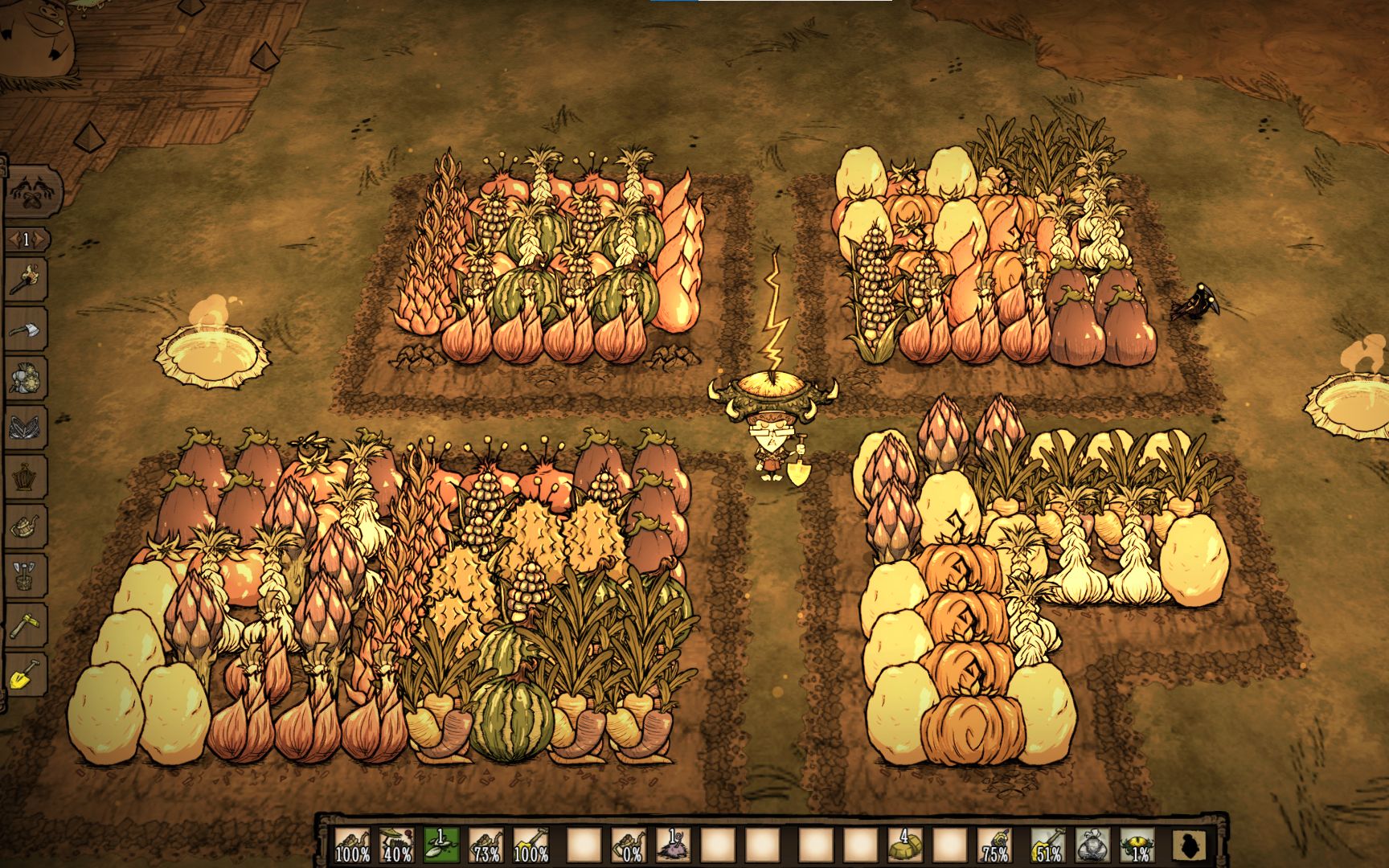Select the axe crafting shortcut
Screen dimensions: 1389x868
tap(27, 330)
